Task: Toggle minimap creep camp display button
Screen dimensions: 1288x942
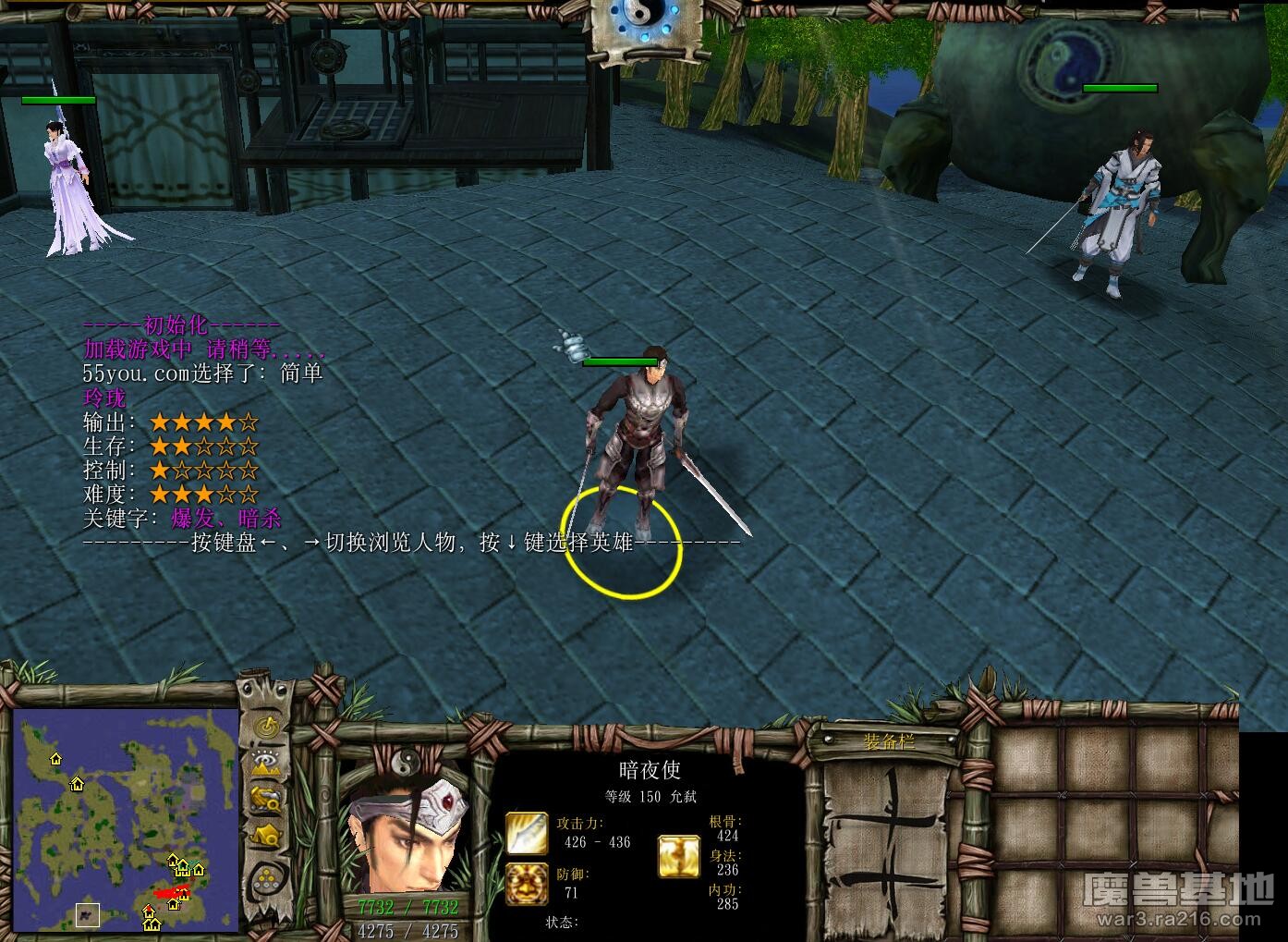Action: tap(267, 835)
